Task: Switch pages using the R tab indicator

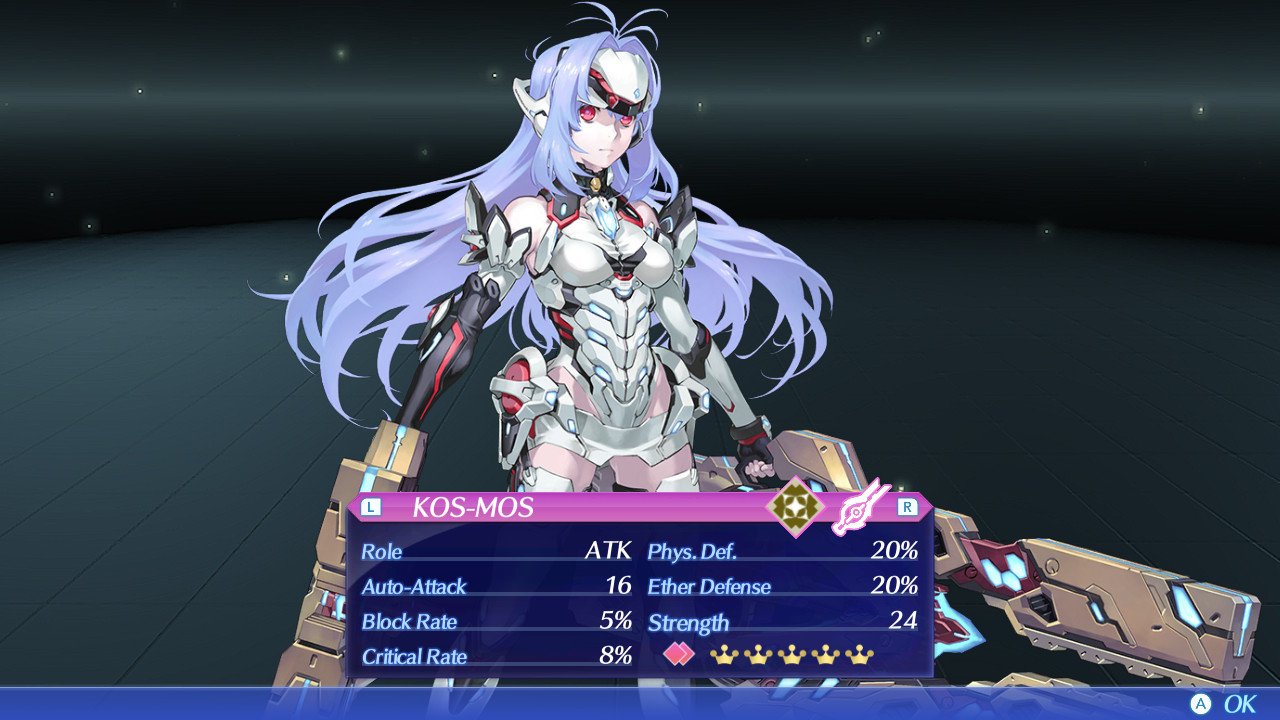Action: pos(906,507)
